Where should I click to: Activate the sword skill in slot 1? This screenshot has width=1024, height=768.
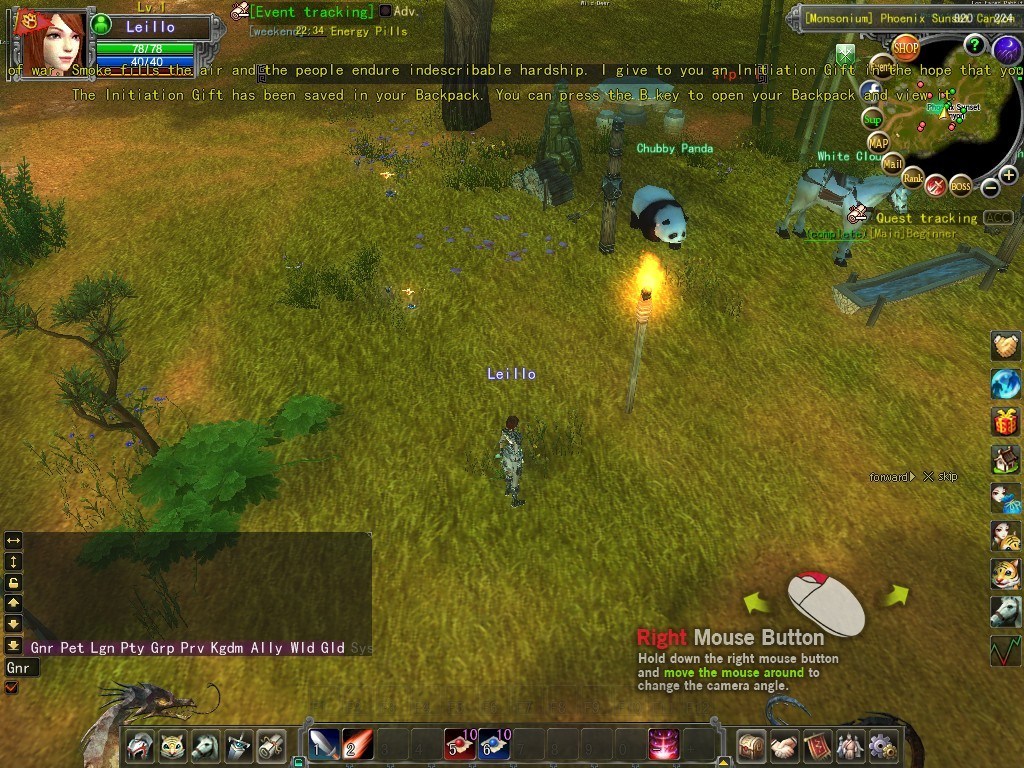[x=323, y=745]
